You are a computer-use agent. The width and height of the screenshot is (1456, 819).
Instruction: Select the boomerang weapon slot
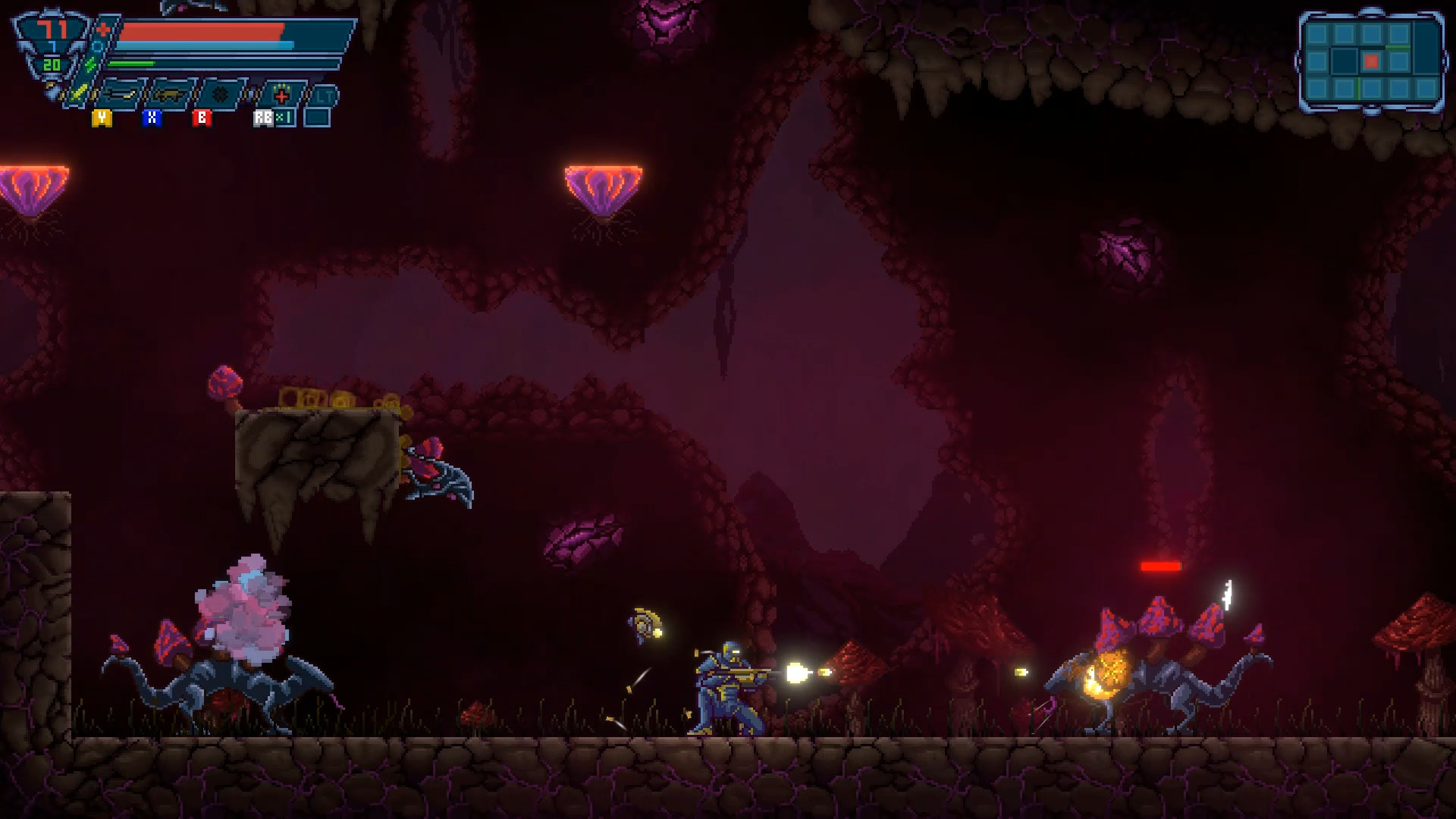pyautogui.click(x=121, y=95)
